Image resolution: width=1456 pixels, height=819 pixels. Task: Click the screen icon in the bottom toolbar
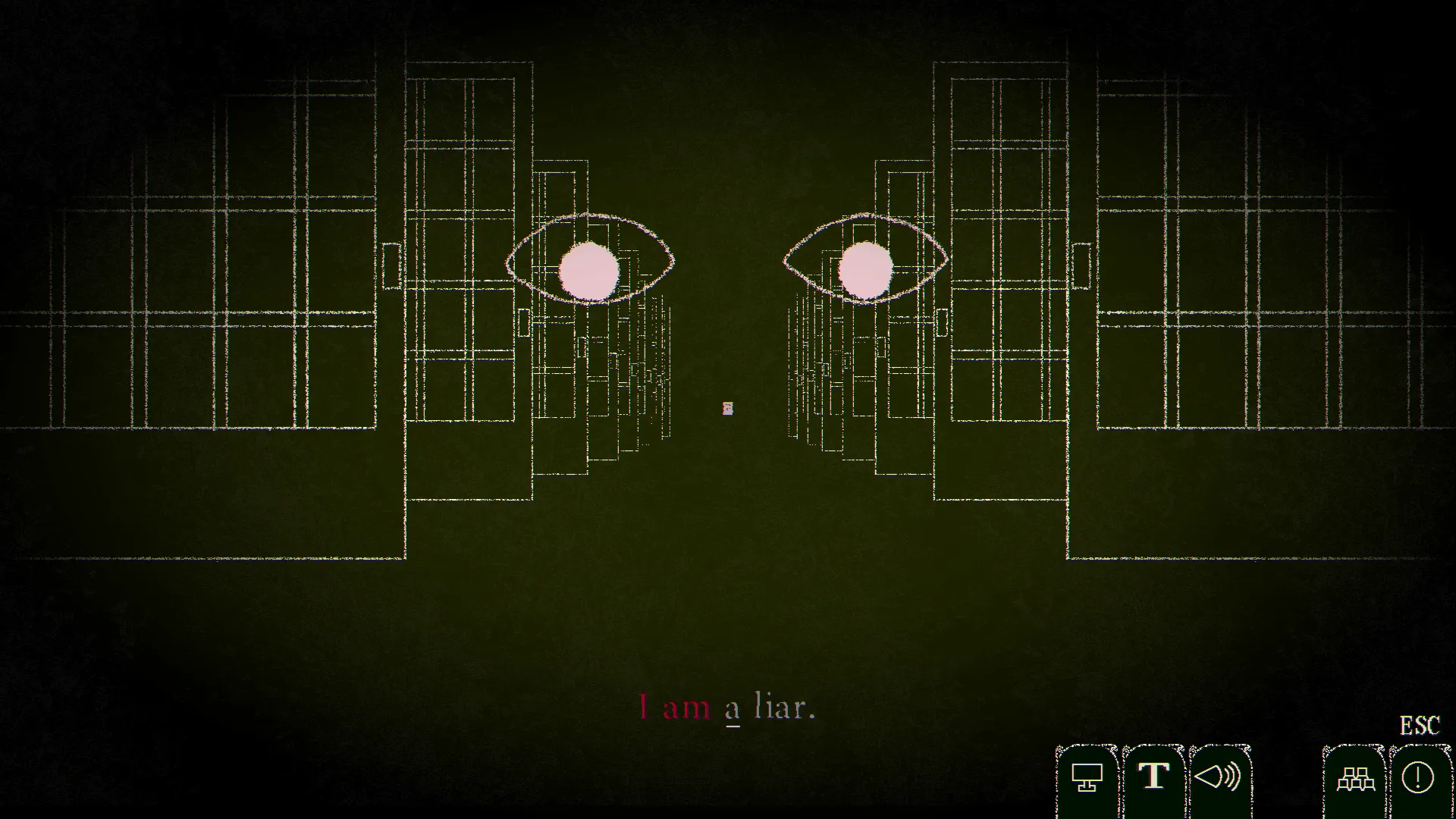tap(1087, 777)
